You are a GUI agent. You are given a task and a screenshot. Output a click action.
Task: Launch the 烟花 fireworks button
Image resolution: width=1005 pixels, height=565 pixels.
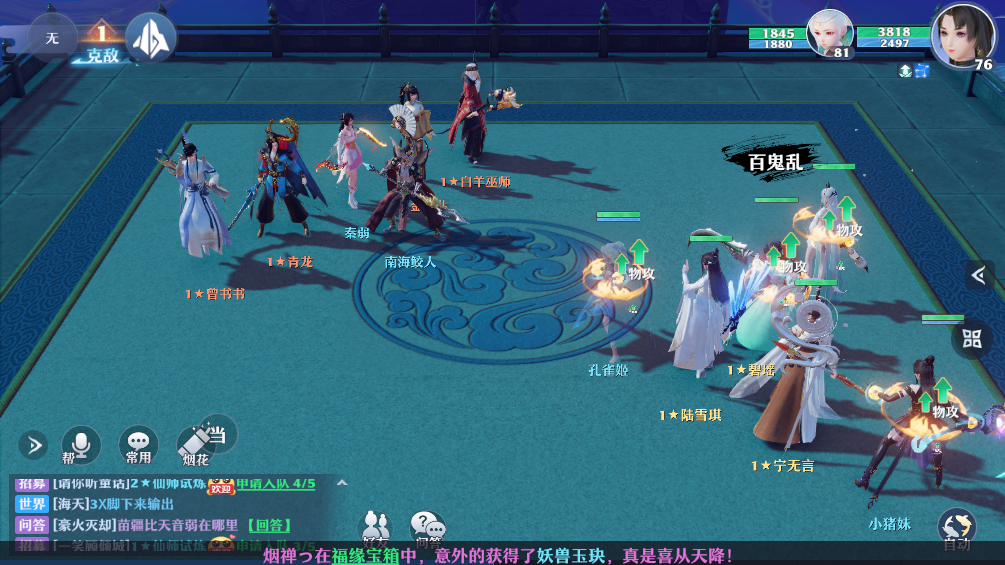[x=196, y=446]
